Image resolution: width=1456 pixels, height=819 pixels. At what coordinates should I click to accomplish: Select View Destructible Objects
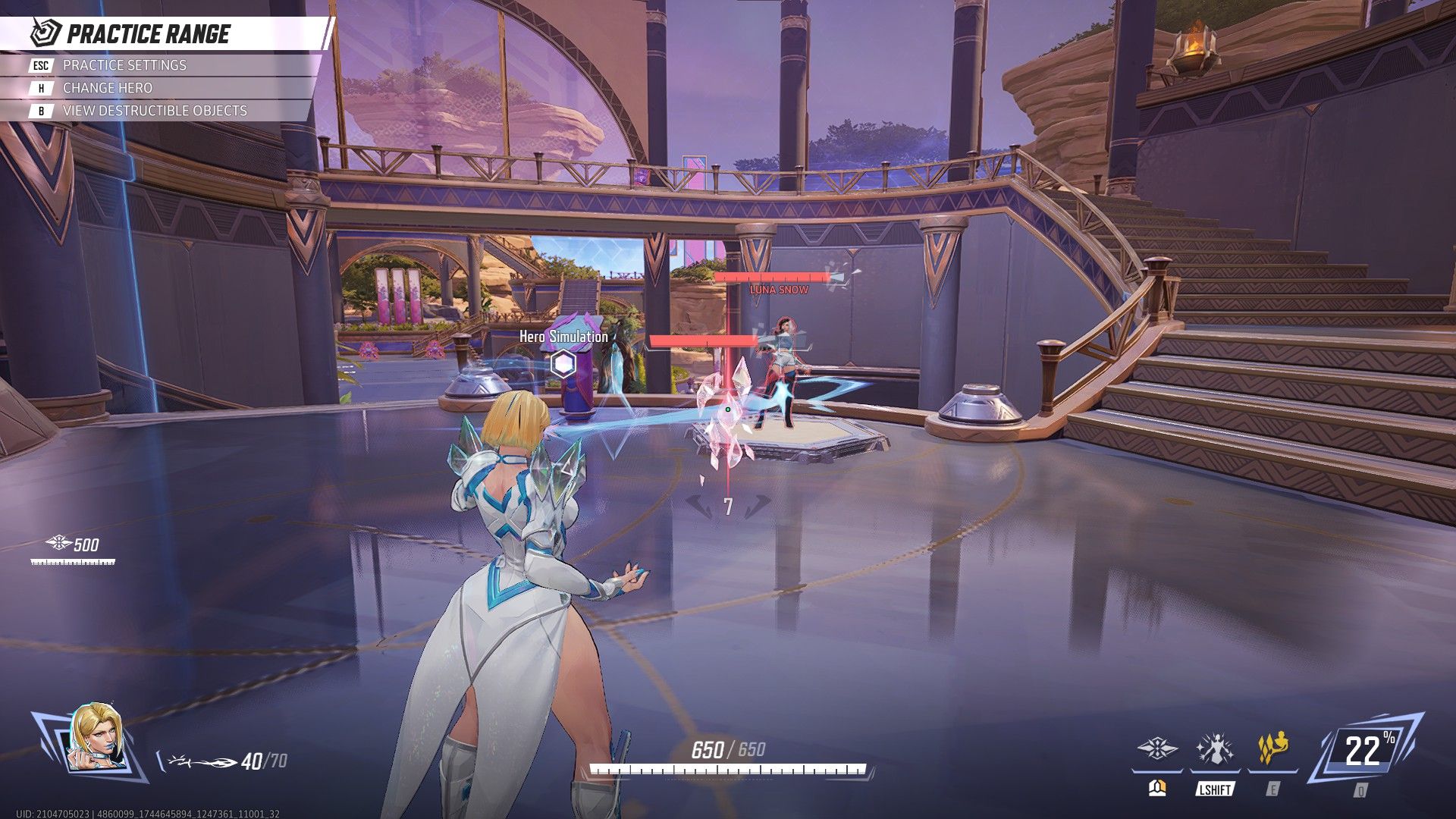pos(155,111)
